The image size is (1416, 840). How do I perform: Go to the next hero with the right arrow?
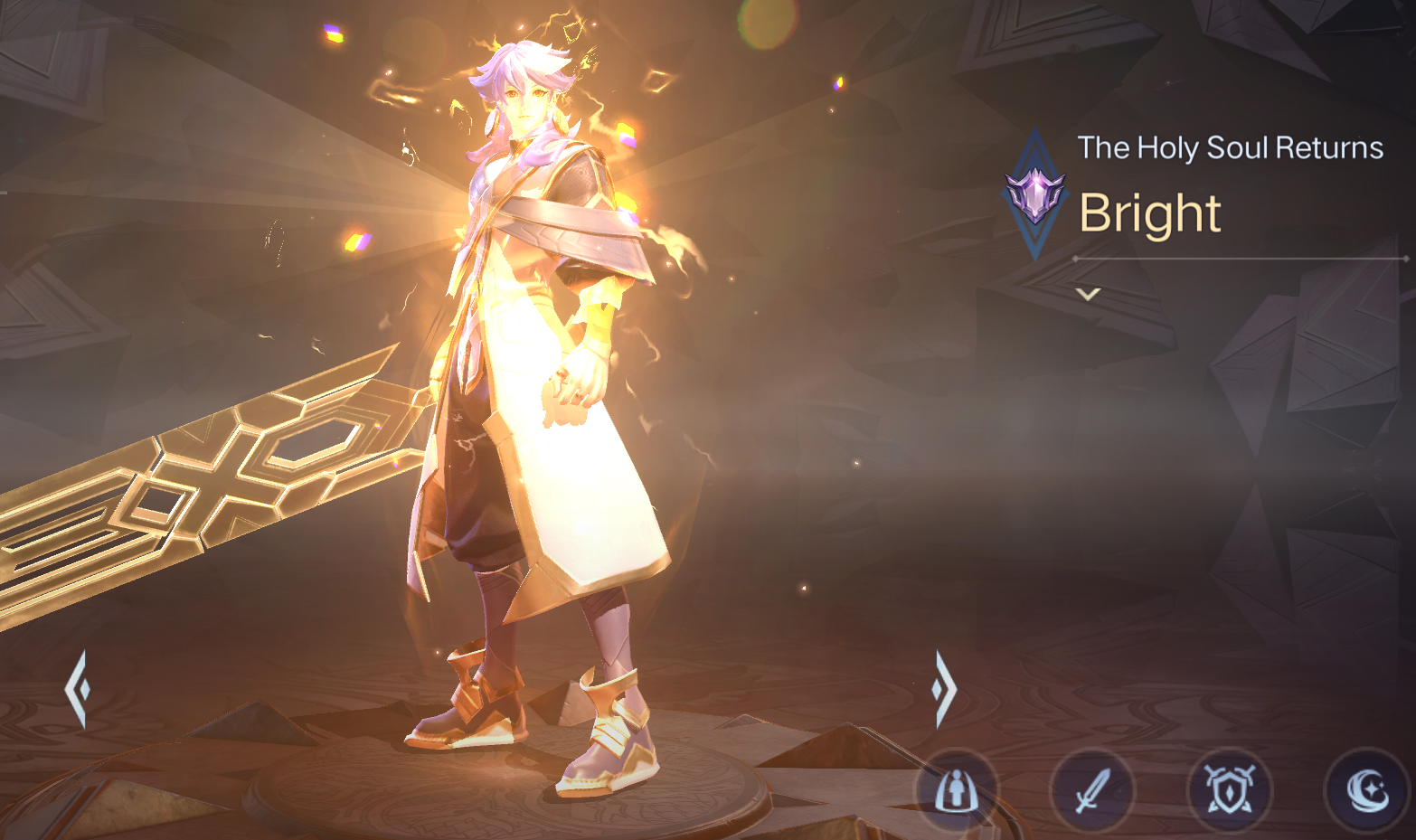click(x=943, y=689)
